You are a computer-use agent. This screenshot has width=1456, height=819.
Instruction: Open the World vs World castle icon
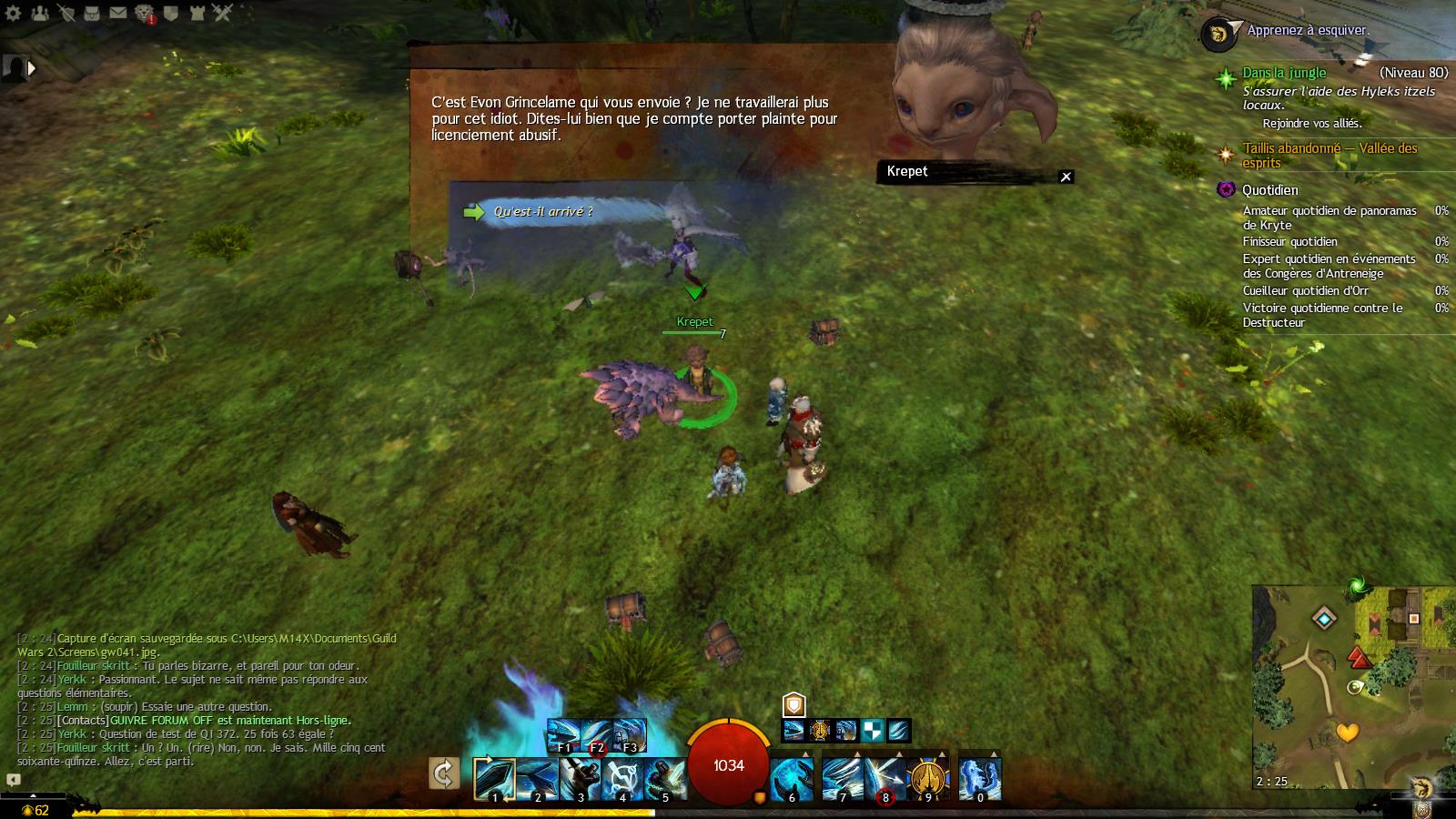pos(197,13)
